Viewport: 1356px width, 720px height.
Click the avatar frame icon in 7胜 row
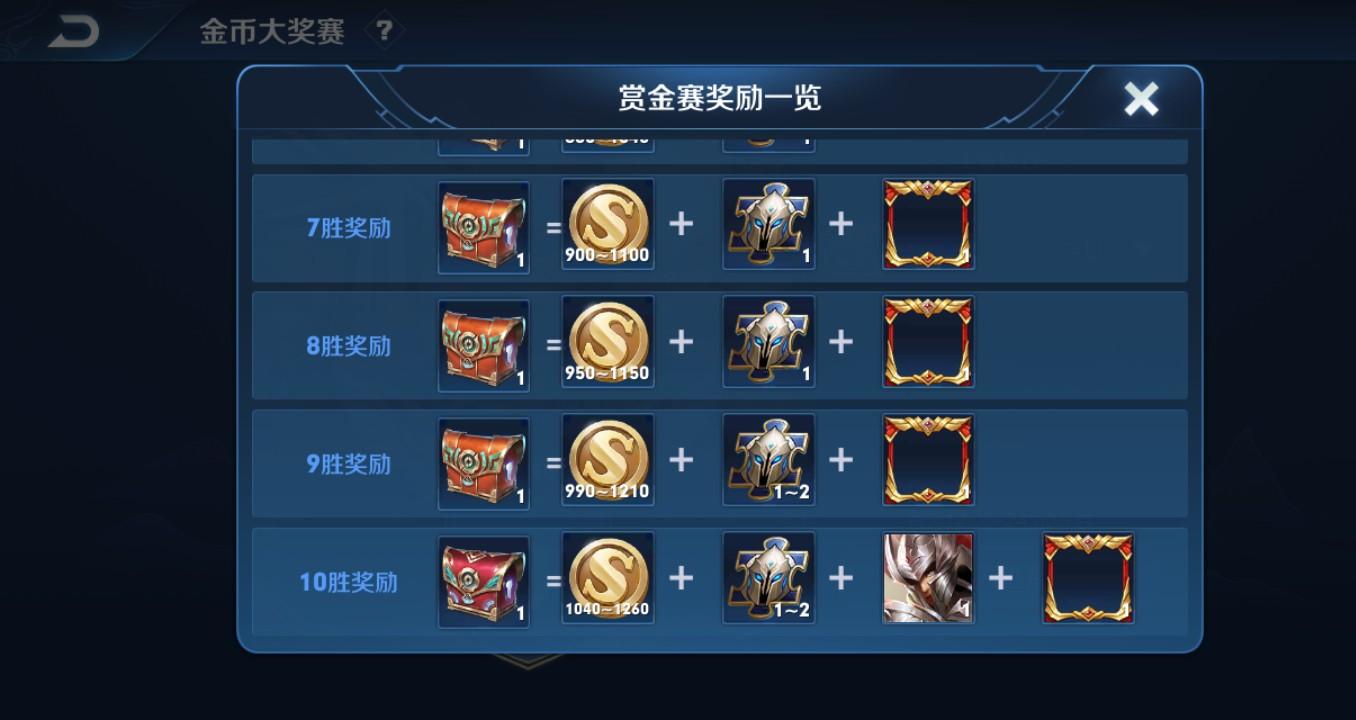tap(926, 224)
